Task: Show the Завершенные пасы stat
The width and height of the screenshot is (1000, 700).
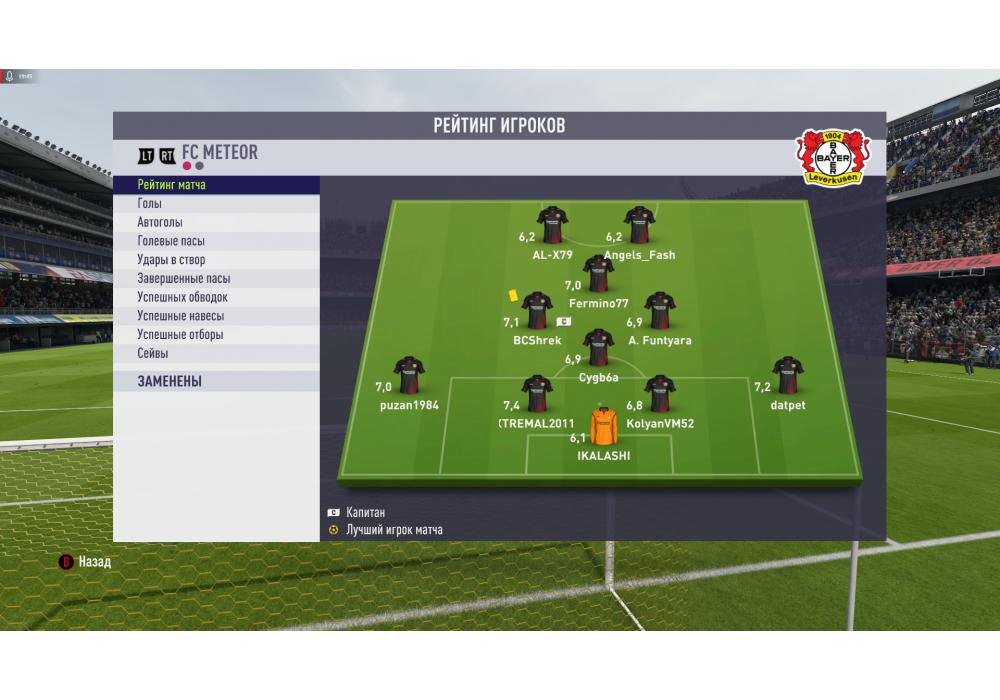Action: coord(216,279)
